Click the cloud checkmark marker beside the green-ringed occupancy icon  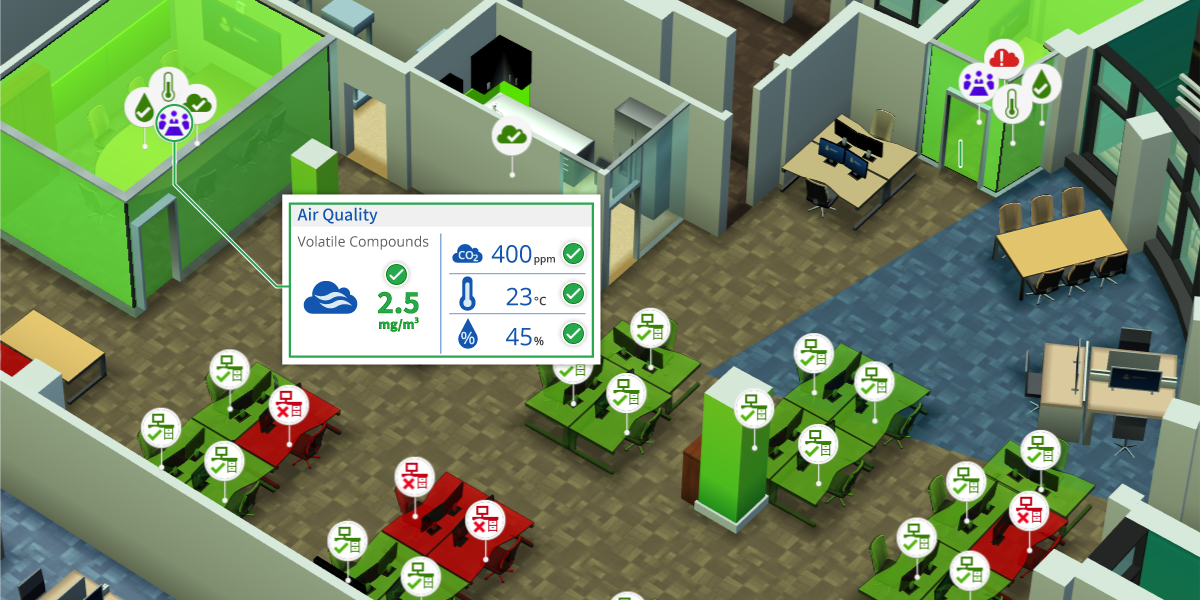coord(199,103)
